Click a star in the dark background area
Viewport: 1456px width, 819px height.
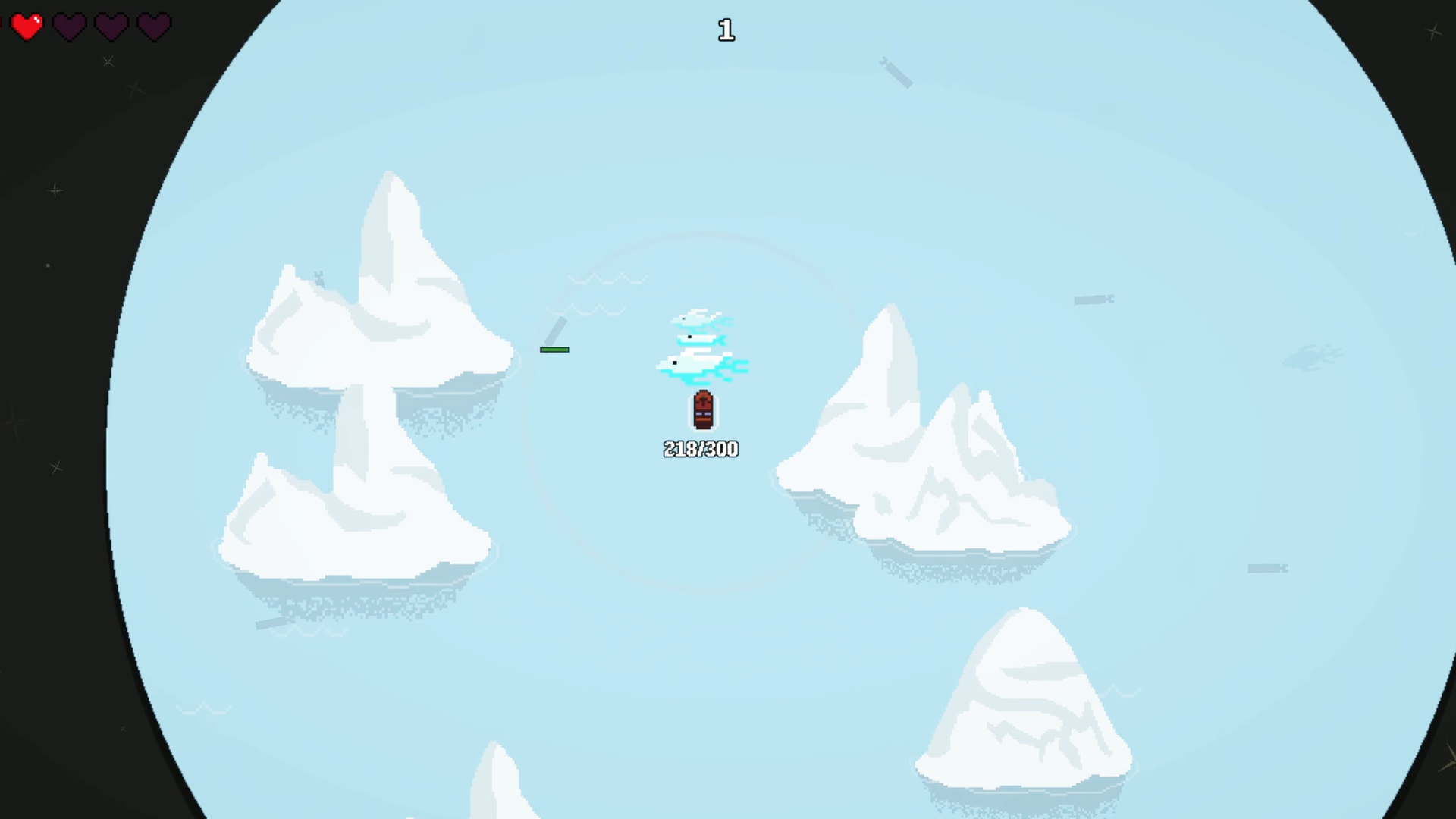tap(53, 190)
